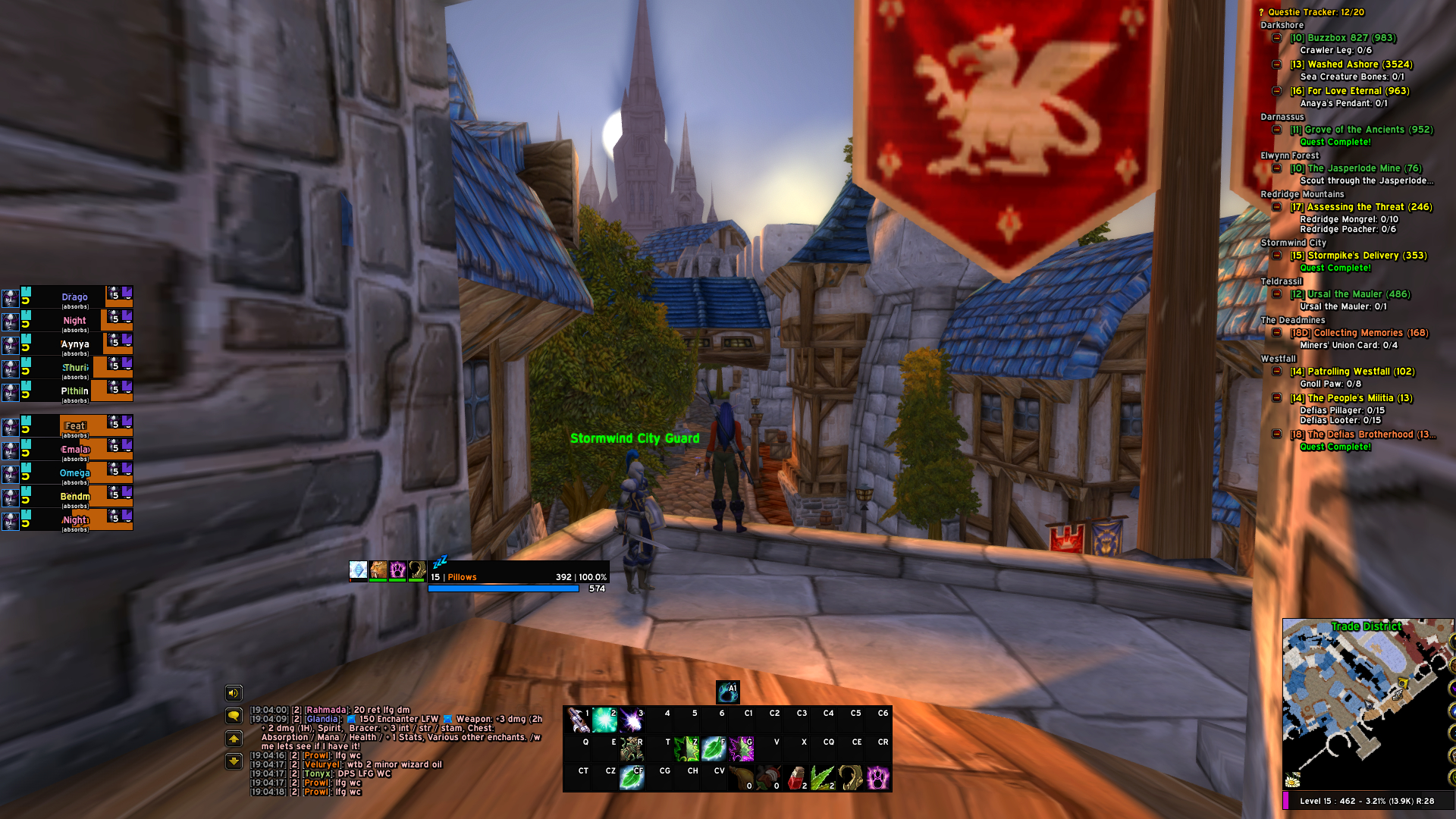
Task: Open the chat menu speech bubble button
Action: tap(234, 715)
